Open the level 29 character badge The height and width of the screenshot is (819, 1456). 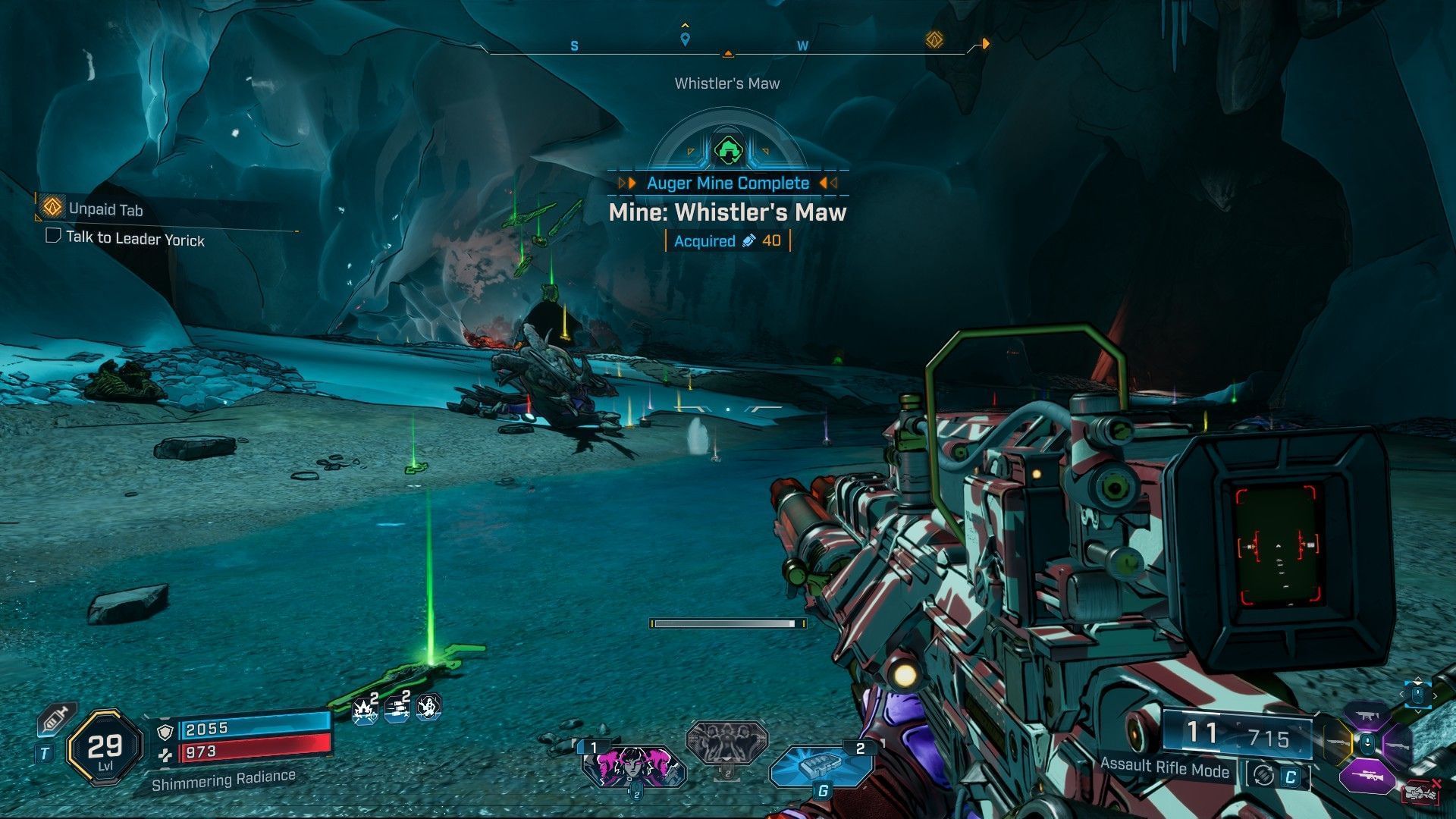(105, 748)
